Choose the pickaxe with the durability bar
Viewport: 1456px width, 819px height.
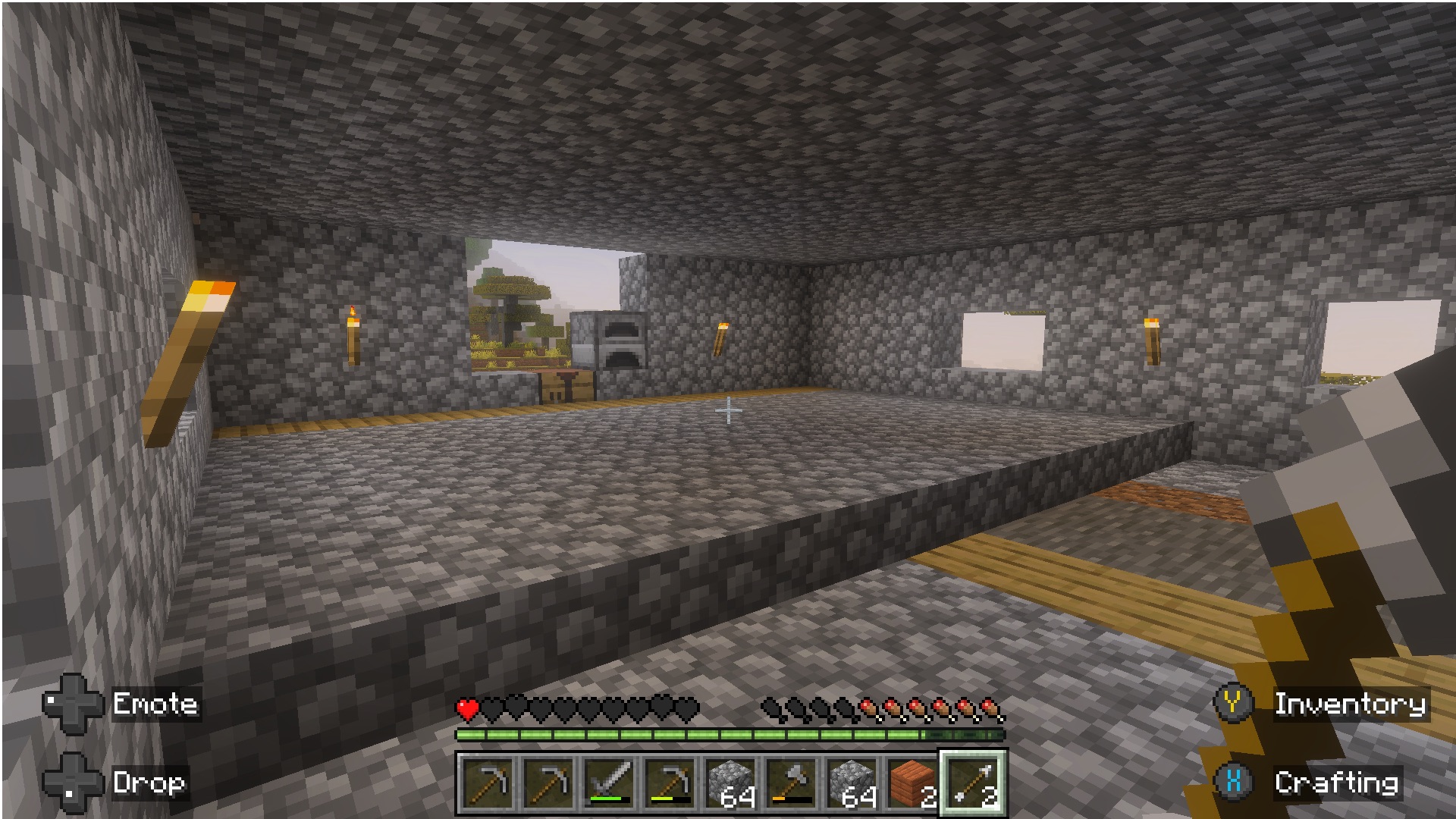(x=671, y=783)
